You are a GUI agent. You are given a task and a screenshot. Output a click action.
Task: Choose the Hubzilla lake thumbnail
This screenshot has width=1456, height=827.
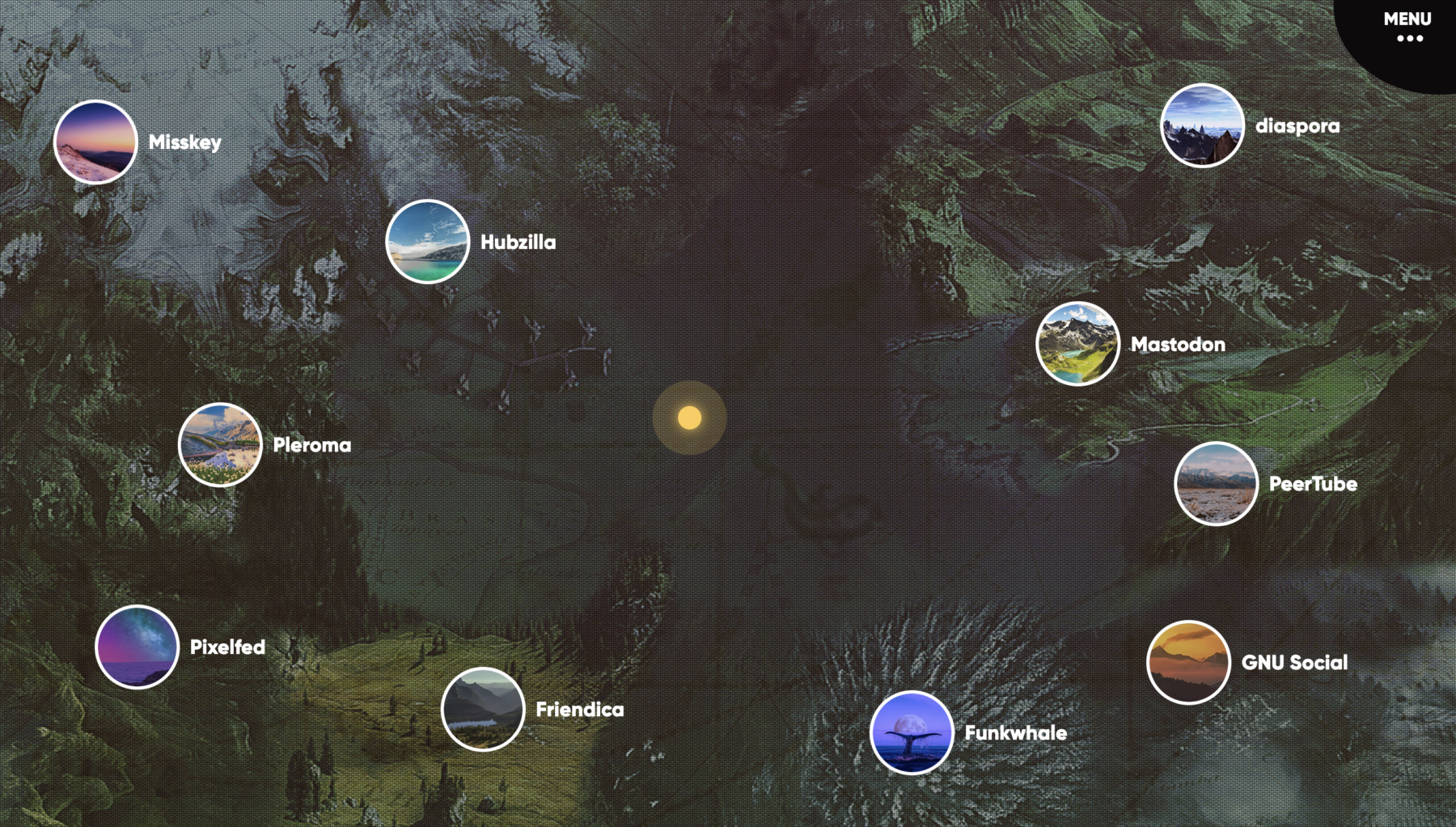pos(428,242)
